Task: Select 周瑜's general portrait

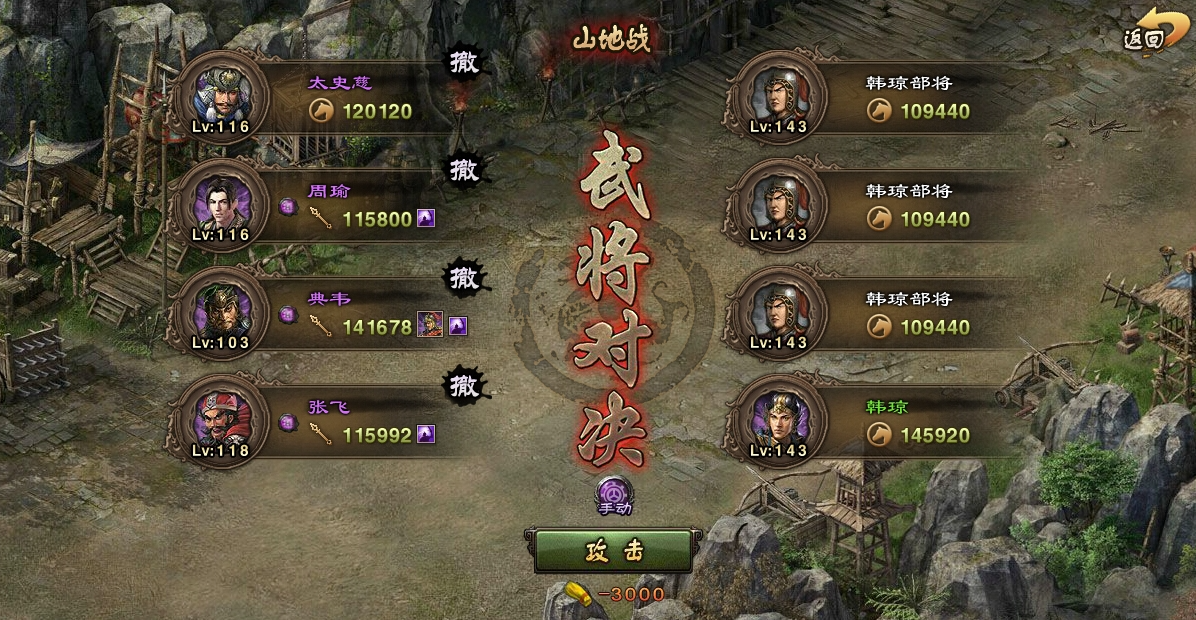Action: click(x=220, y=204)
